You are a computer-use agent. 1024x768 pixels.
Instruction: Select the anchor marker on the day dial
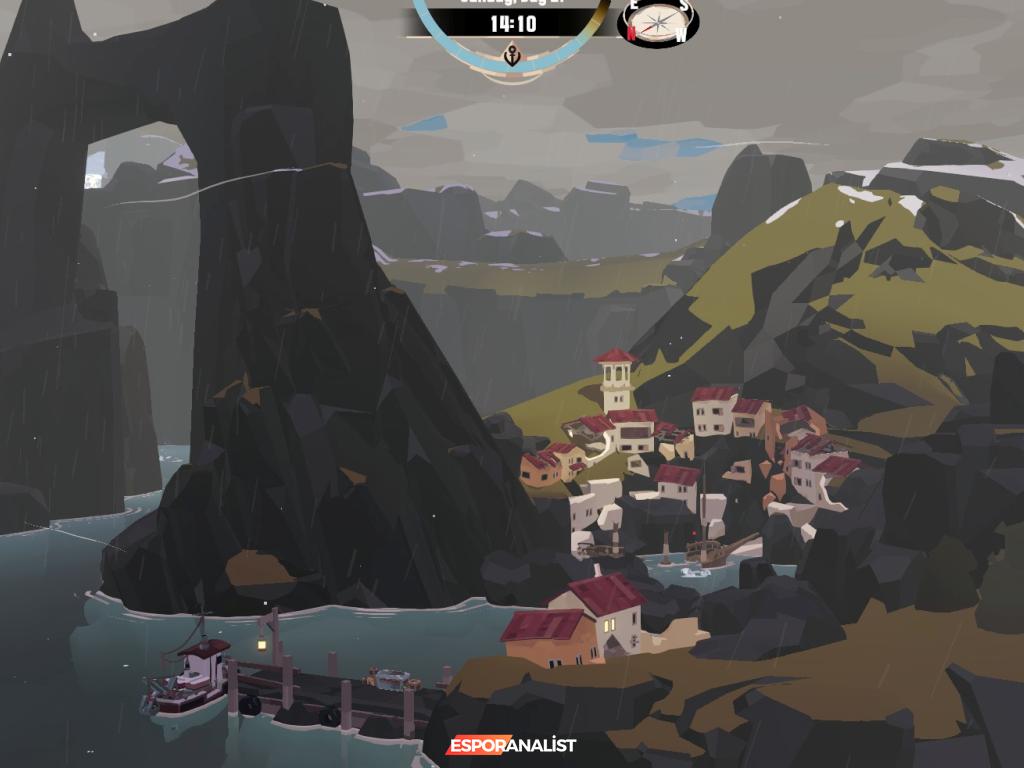point(513,55)
